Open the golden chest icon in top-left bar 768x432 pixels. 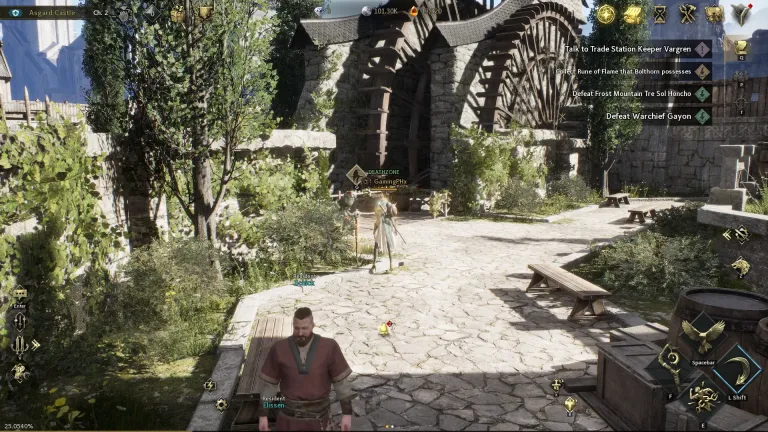[178, 13]
